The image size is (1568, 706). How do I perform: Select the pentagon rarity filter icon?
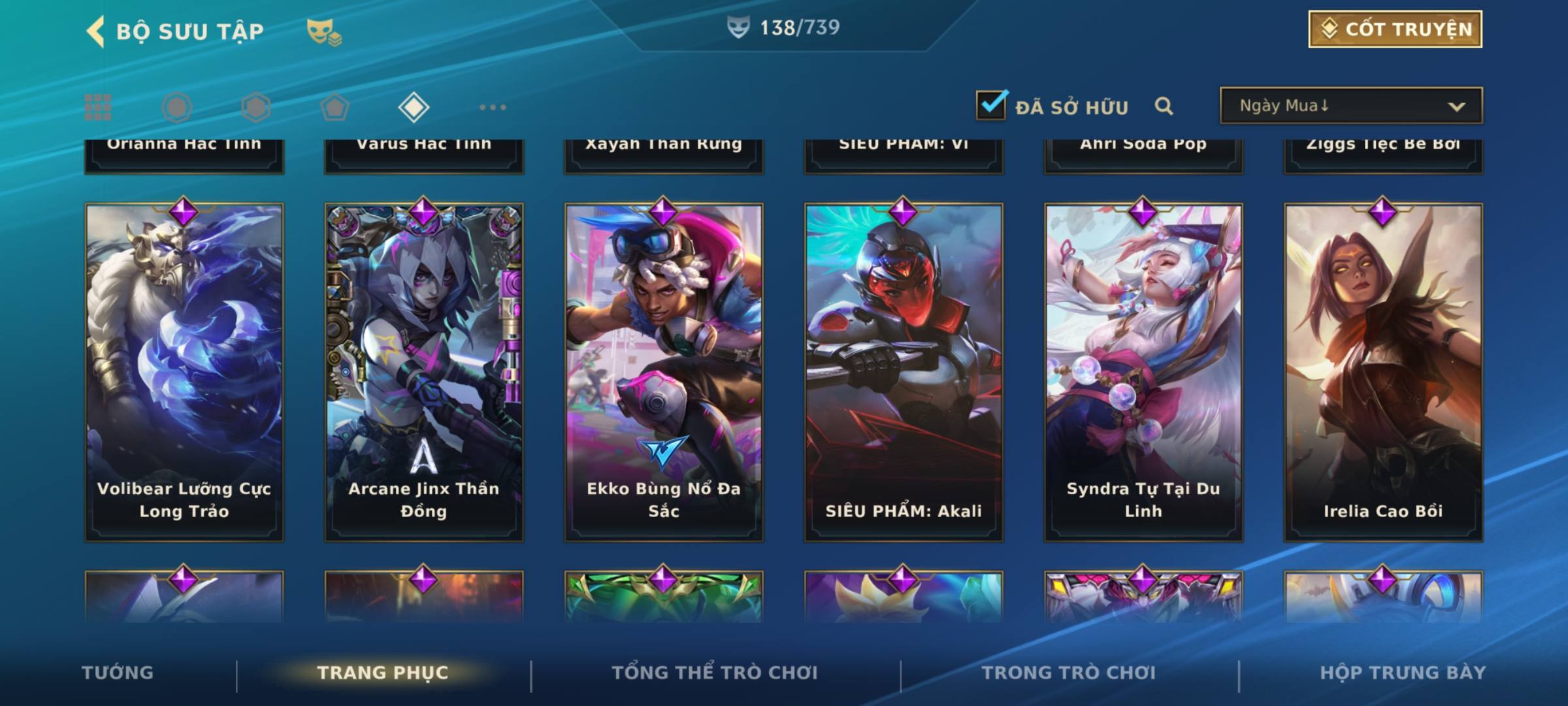coord(335,107)
